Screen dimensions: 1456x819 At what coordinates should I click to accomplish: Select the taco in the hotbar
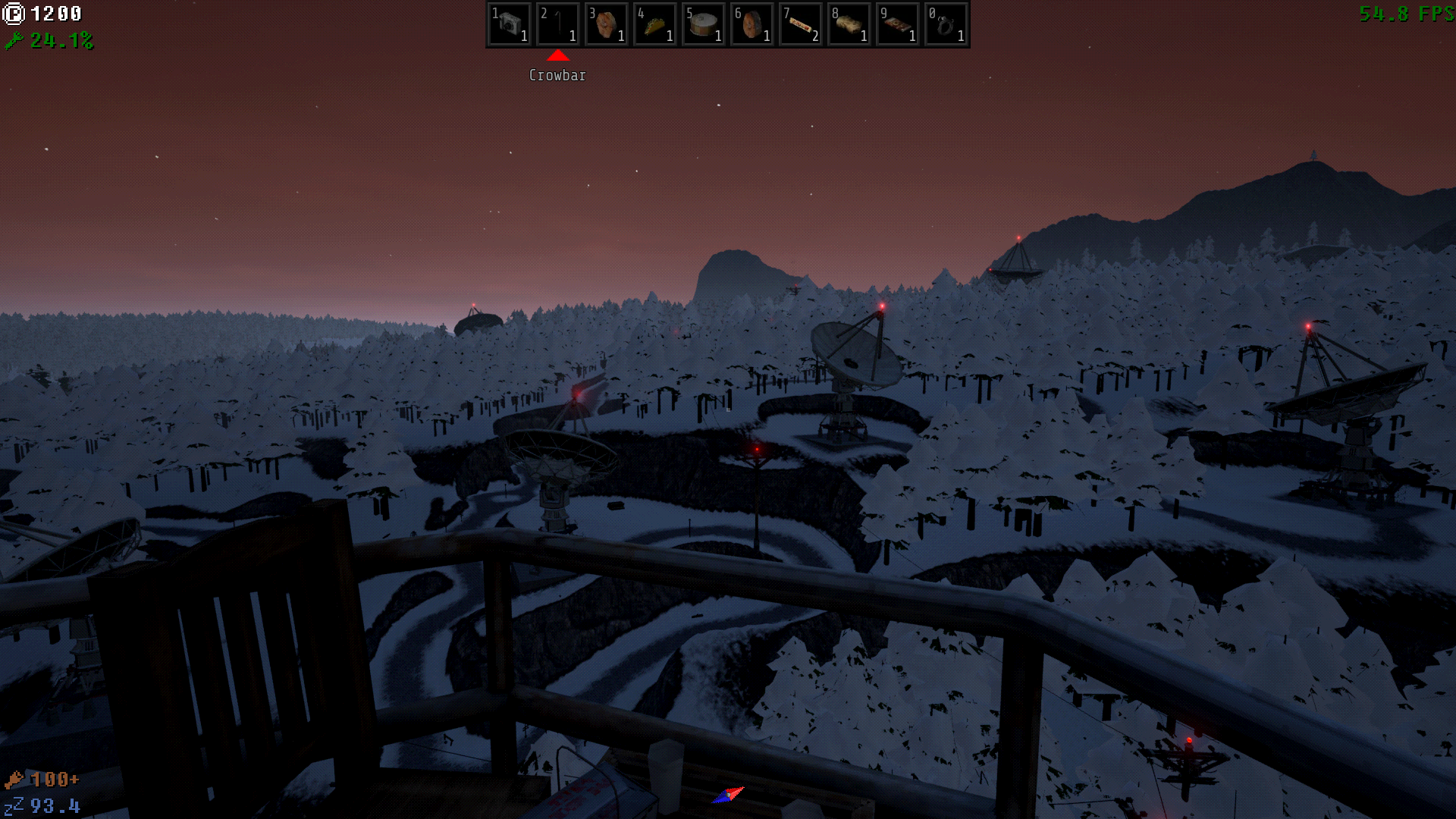click(655, 24)
